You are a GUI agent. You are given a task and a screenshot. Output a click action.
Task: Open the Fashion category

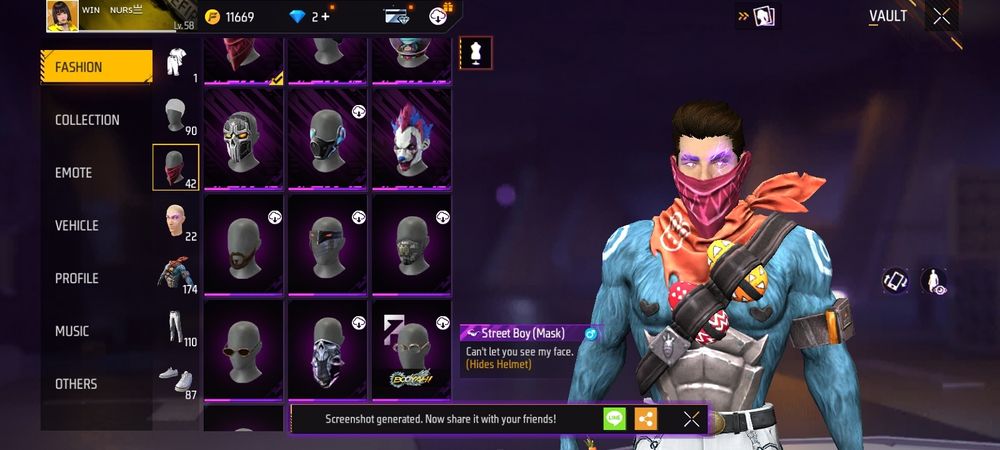point(96,67)
